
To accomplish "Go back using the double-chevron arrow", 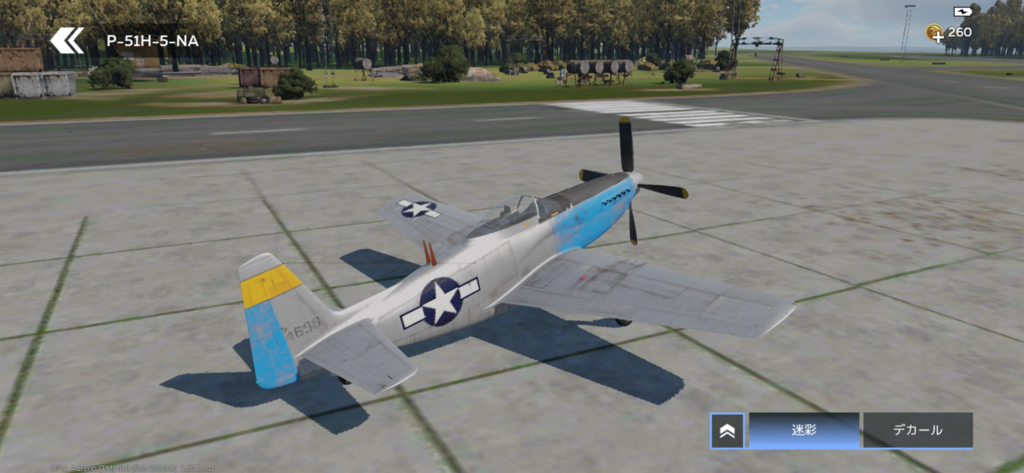I will [x=67, y=41].
